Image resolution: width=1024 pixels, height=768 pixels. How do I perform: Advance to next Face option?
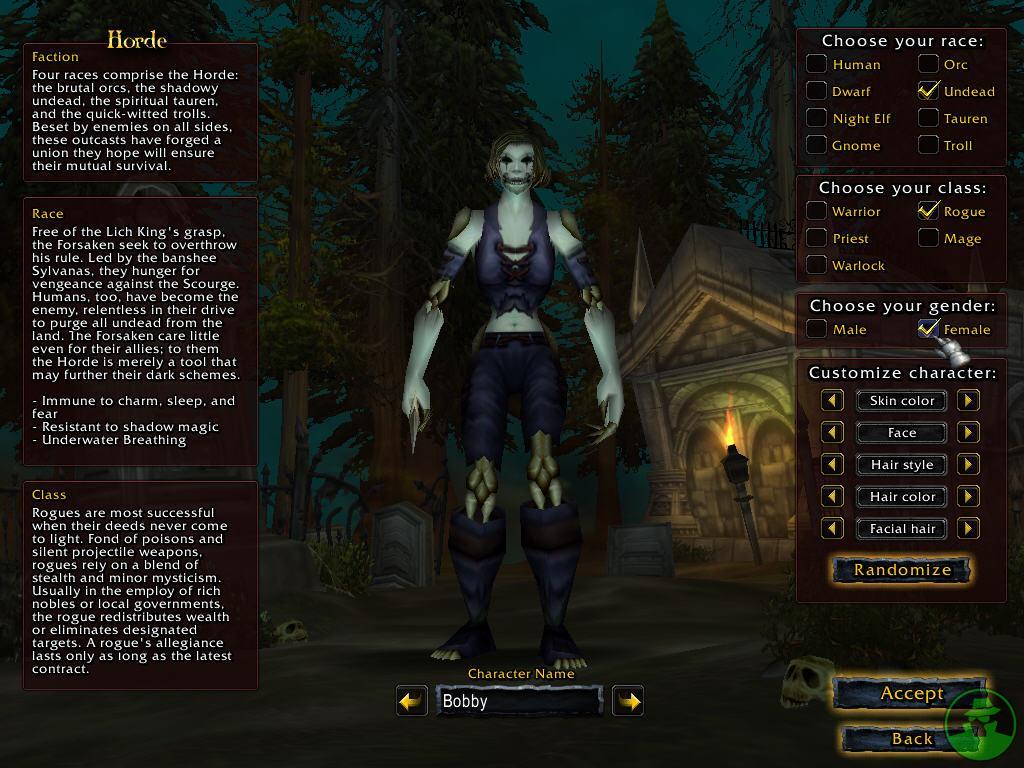(x=968, y=433)
